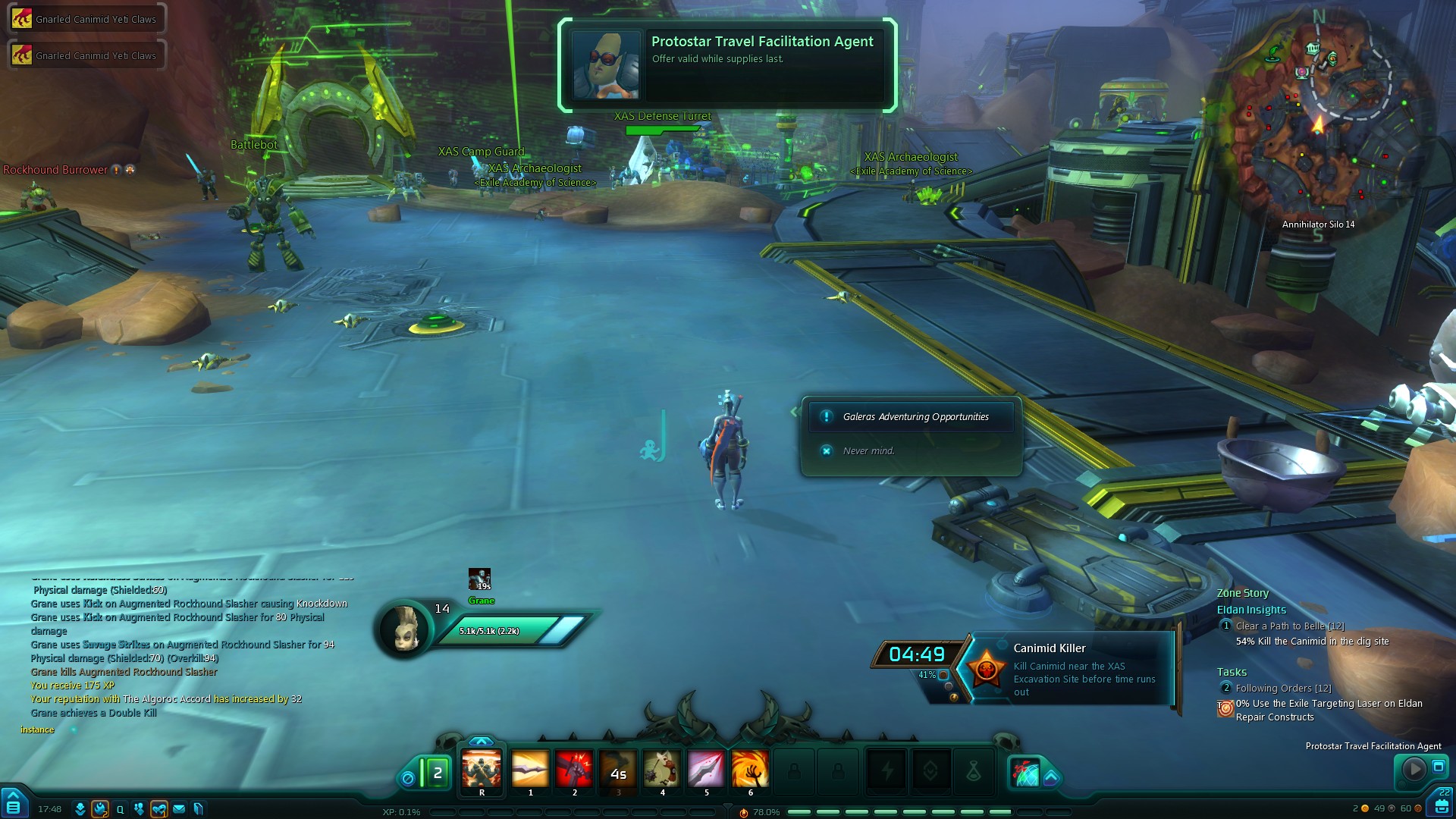Open the main menu button in bottom-left corner
The height and width of the screenshot is (819, 1456).
click(x=14, y=802)
